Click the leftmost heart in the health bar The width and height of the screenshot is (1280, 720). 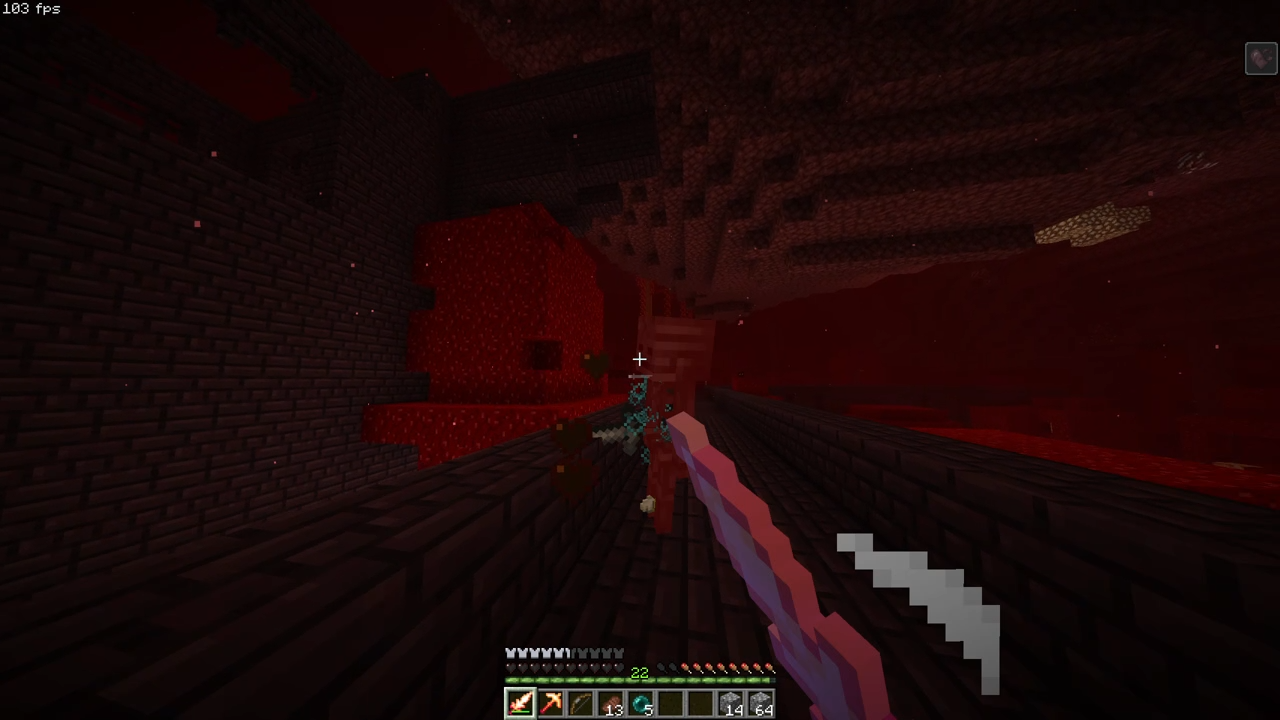[x=509, y=667]
